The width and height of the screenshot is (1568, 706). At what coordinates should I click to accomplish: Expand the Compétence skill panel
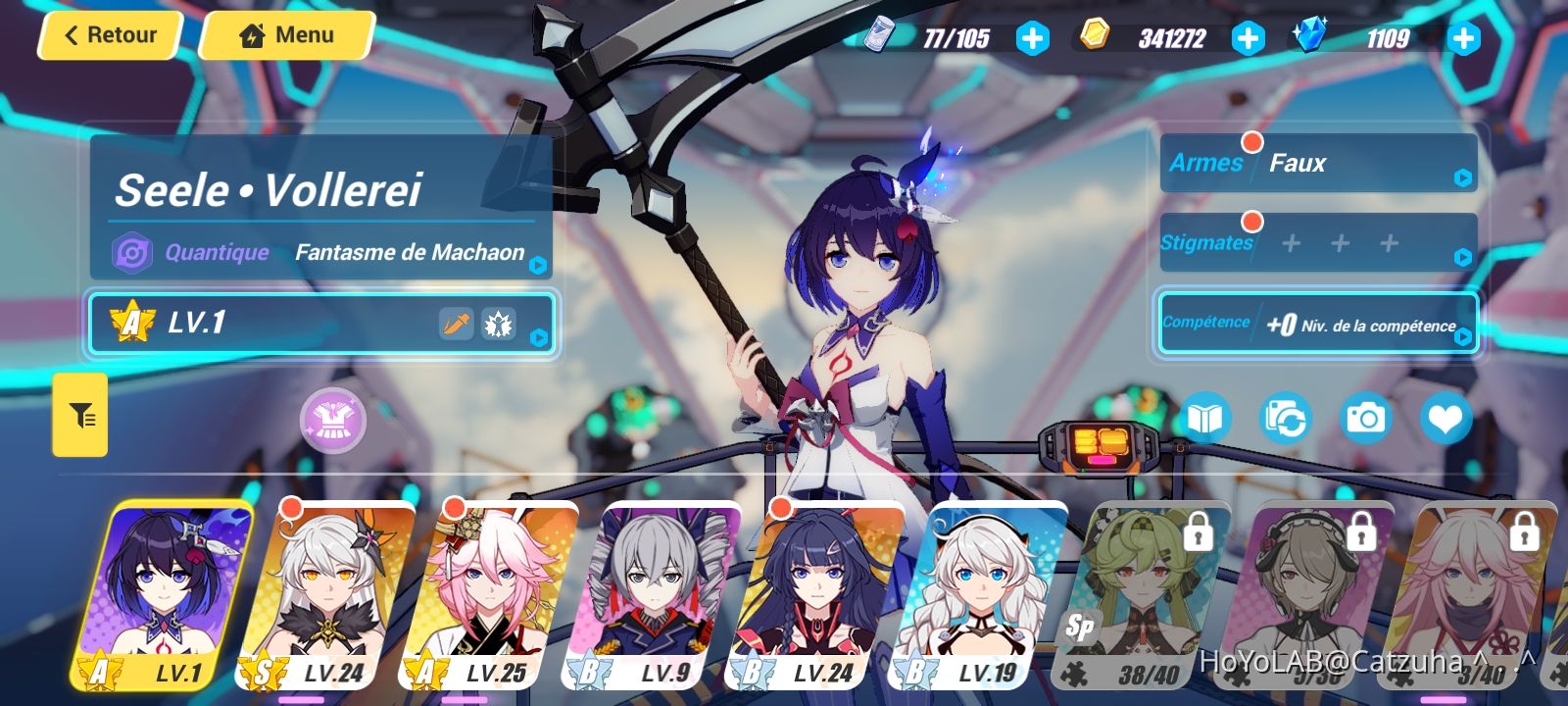[1464, 336]
